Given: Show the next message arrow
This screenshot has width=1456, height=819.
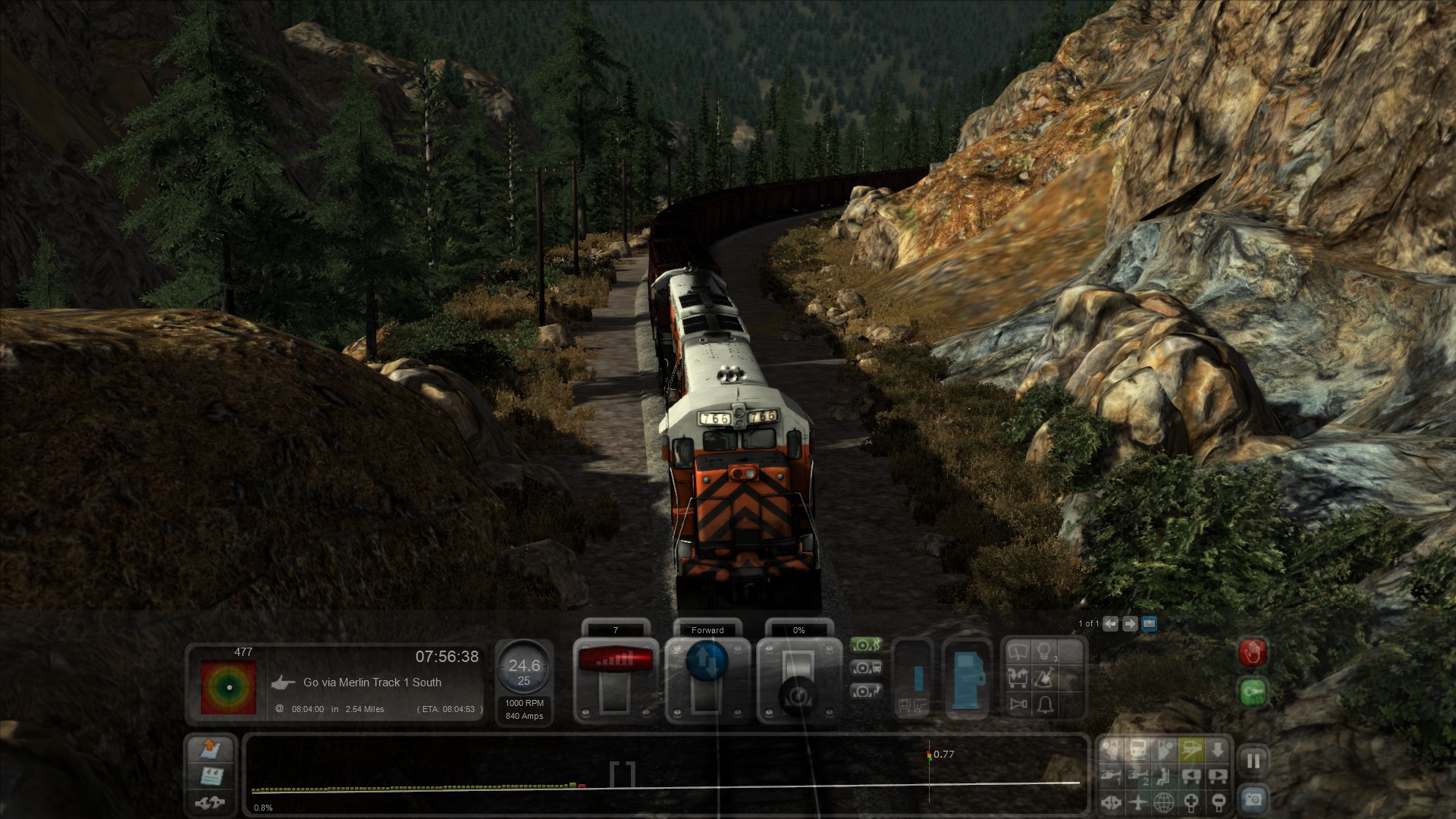Looking at the screenshot, I should coord(1130,624).
